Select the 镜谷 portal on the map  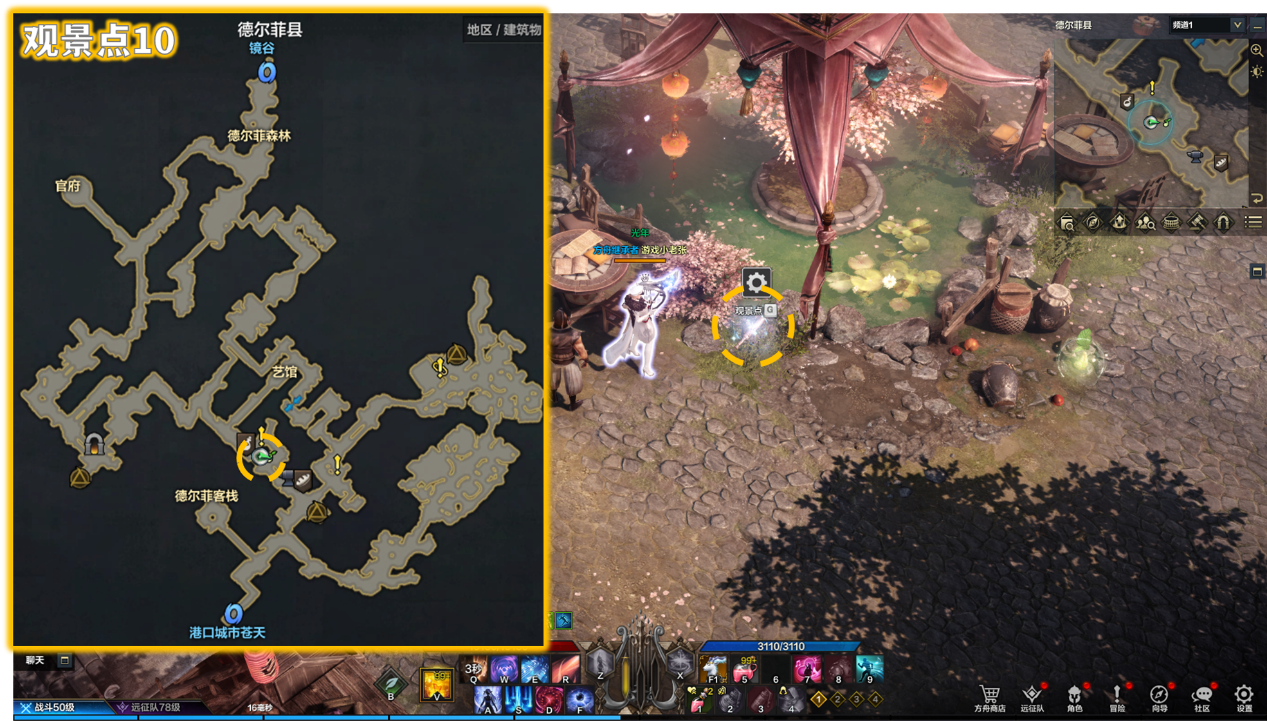tap(266, 72)
